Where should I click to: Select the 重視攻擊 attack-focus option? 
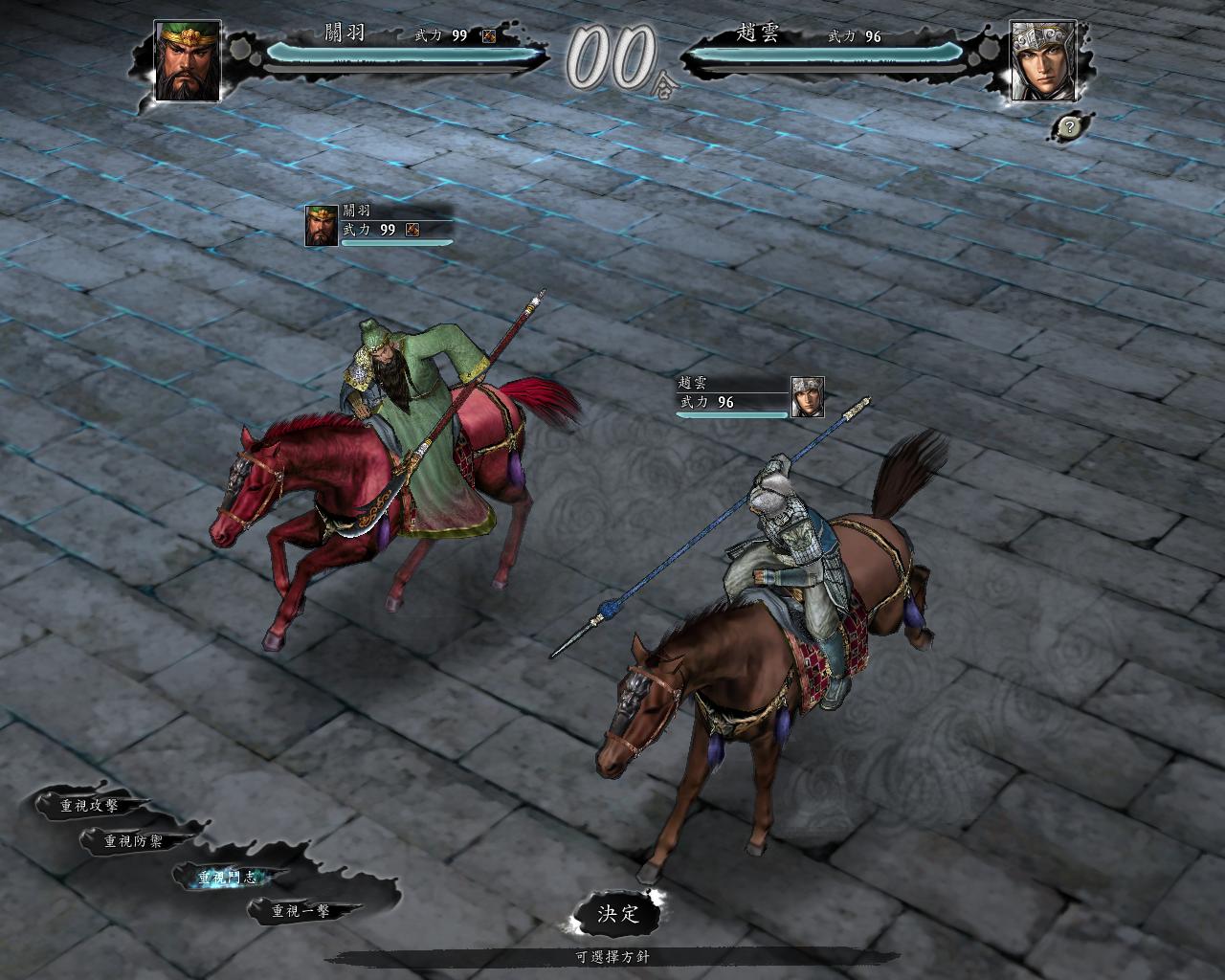point(90,806)
